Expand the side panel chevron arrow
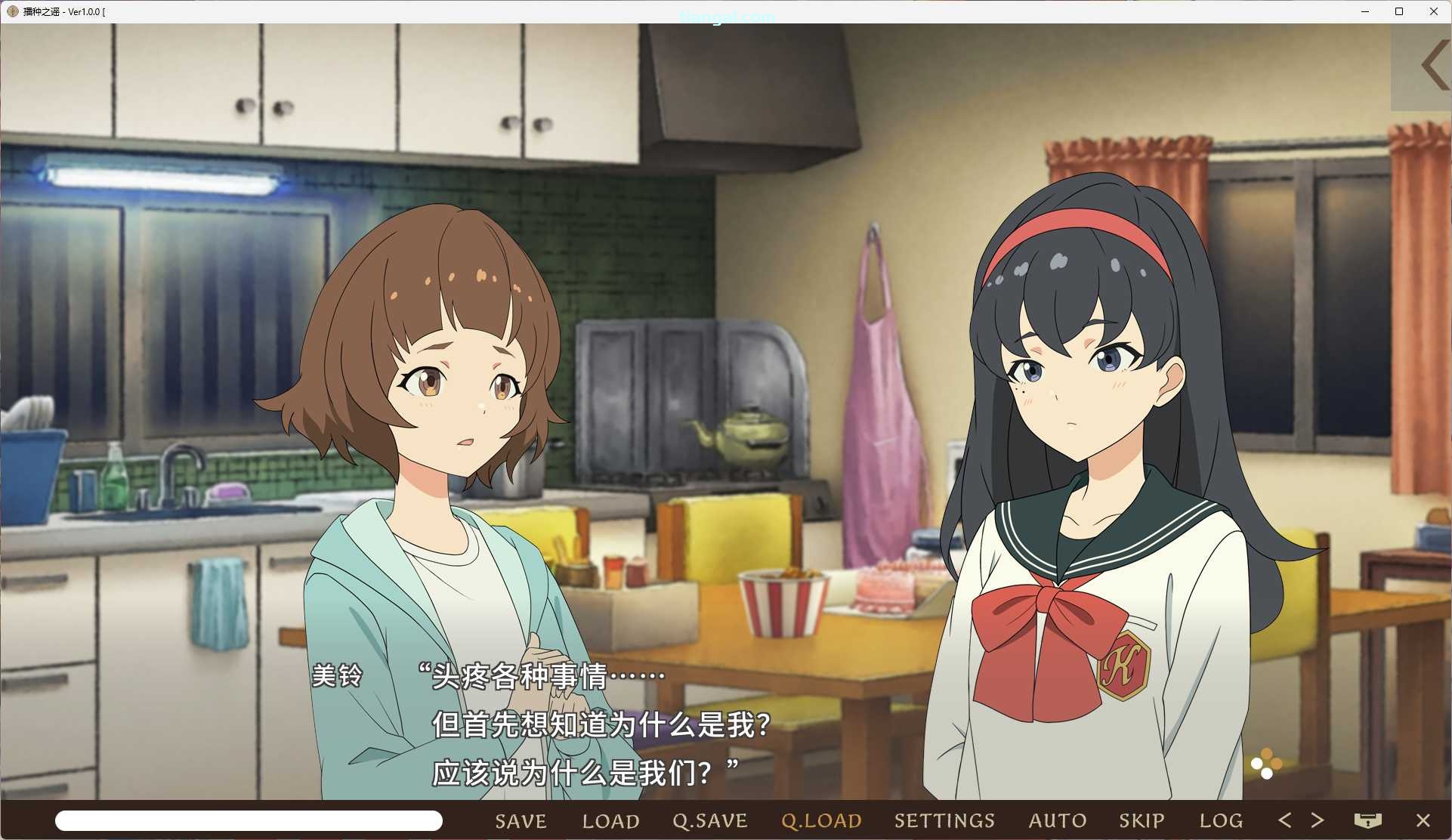The image size is (1452, 840). tap(1434, 66)
